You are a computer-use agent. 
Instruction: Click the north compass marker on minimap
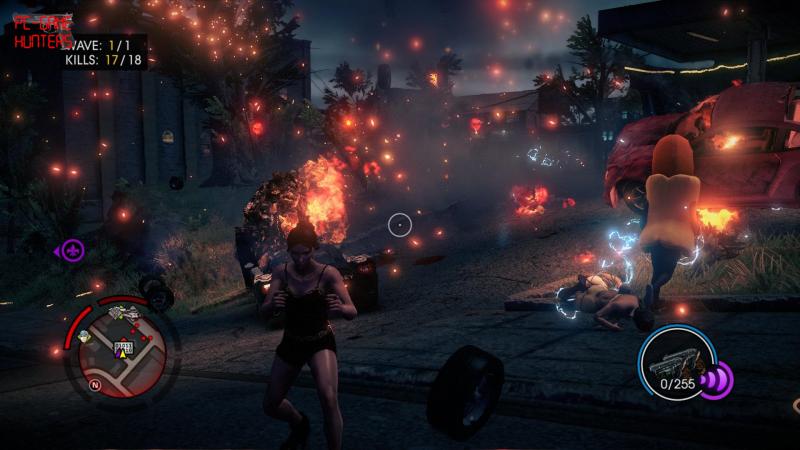[x=94, y=384]
